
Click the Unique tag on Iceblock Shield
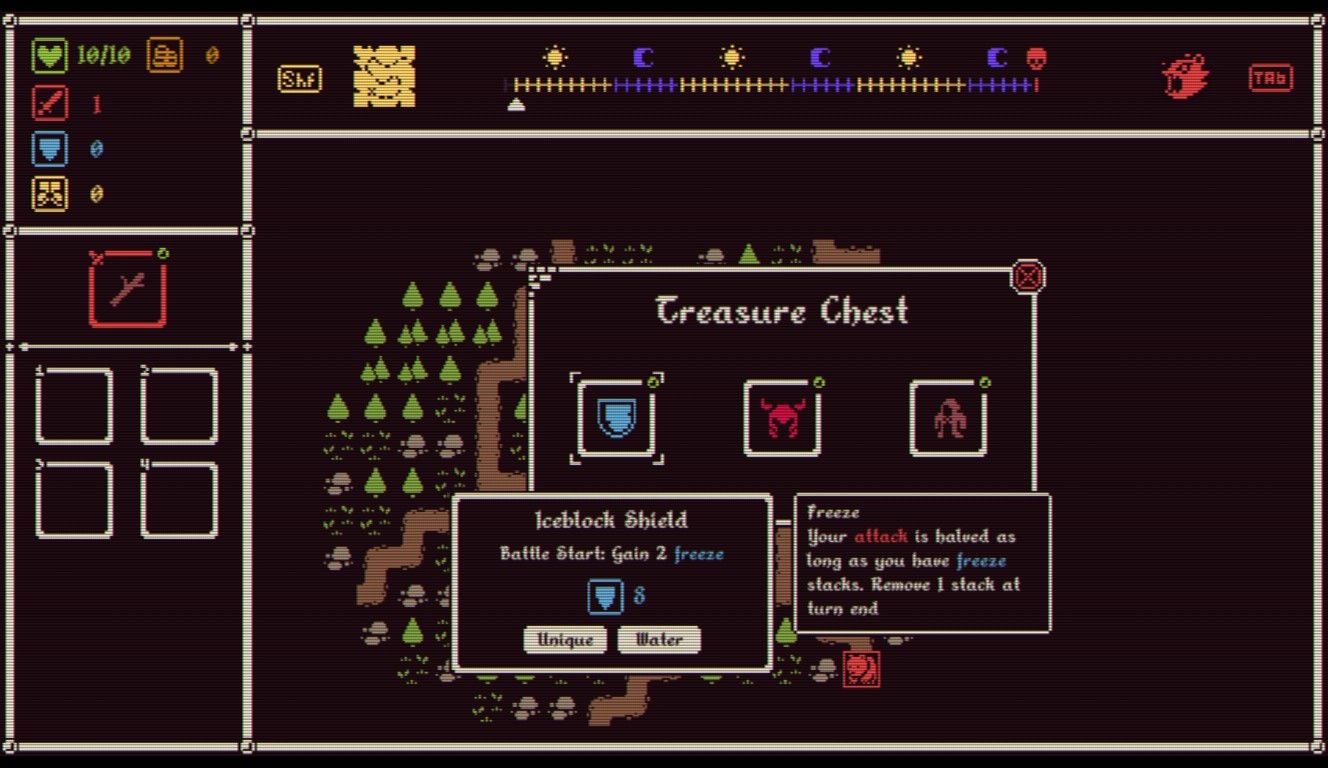(x=566, y=640)
